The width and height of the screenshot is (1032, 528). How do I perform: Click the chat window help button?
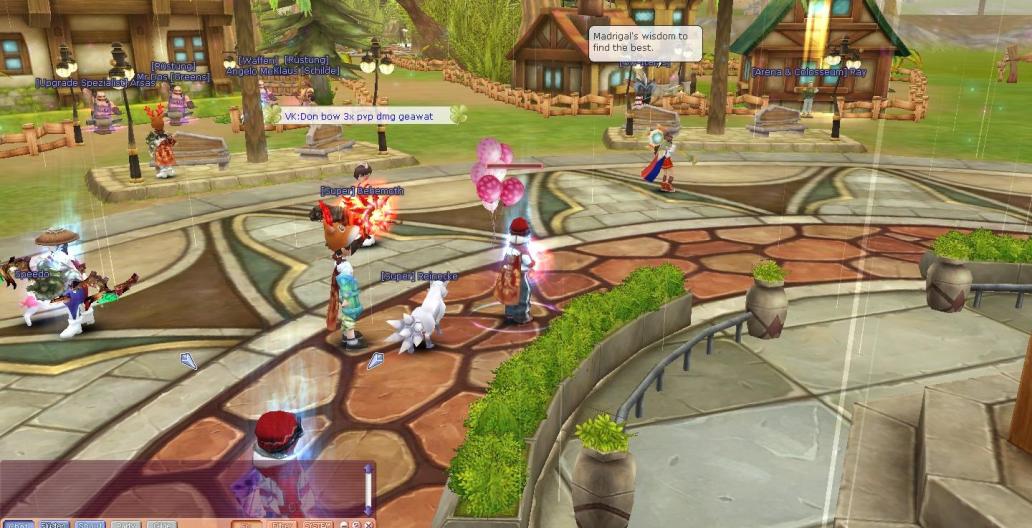[356, 525]
